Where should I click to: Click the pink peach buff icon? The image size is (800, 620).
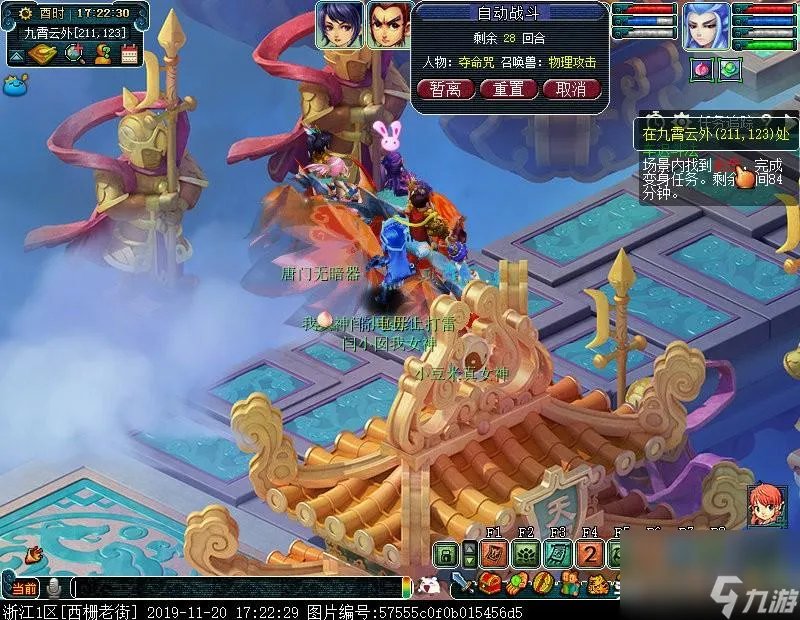tap(700, 68)
